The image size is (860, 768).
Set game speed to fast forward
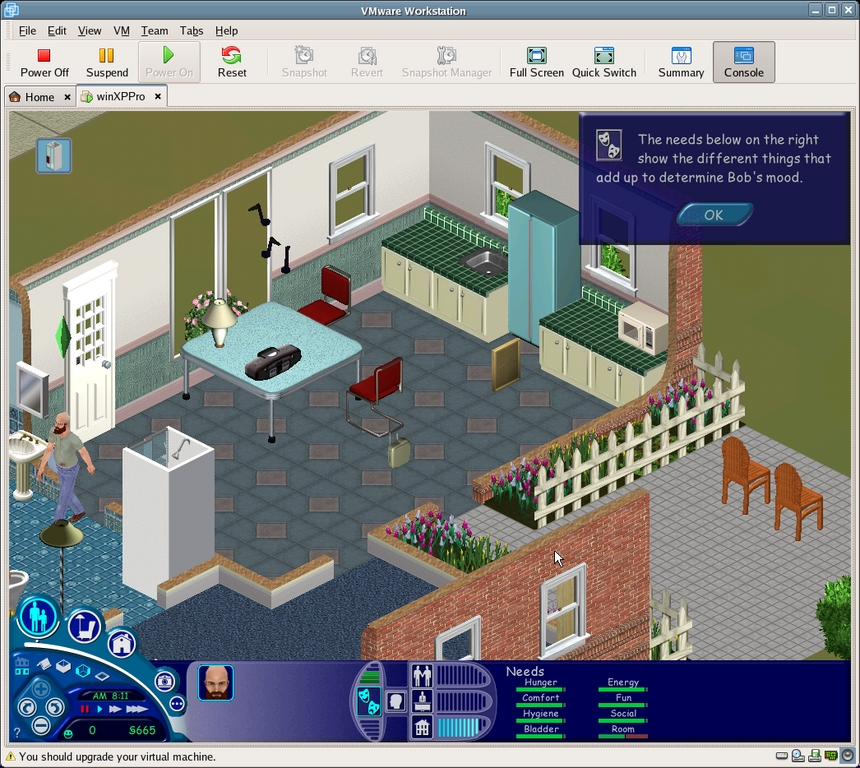click(116, 709)
